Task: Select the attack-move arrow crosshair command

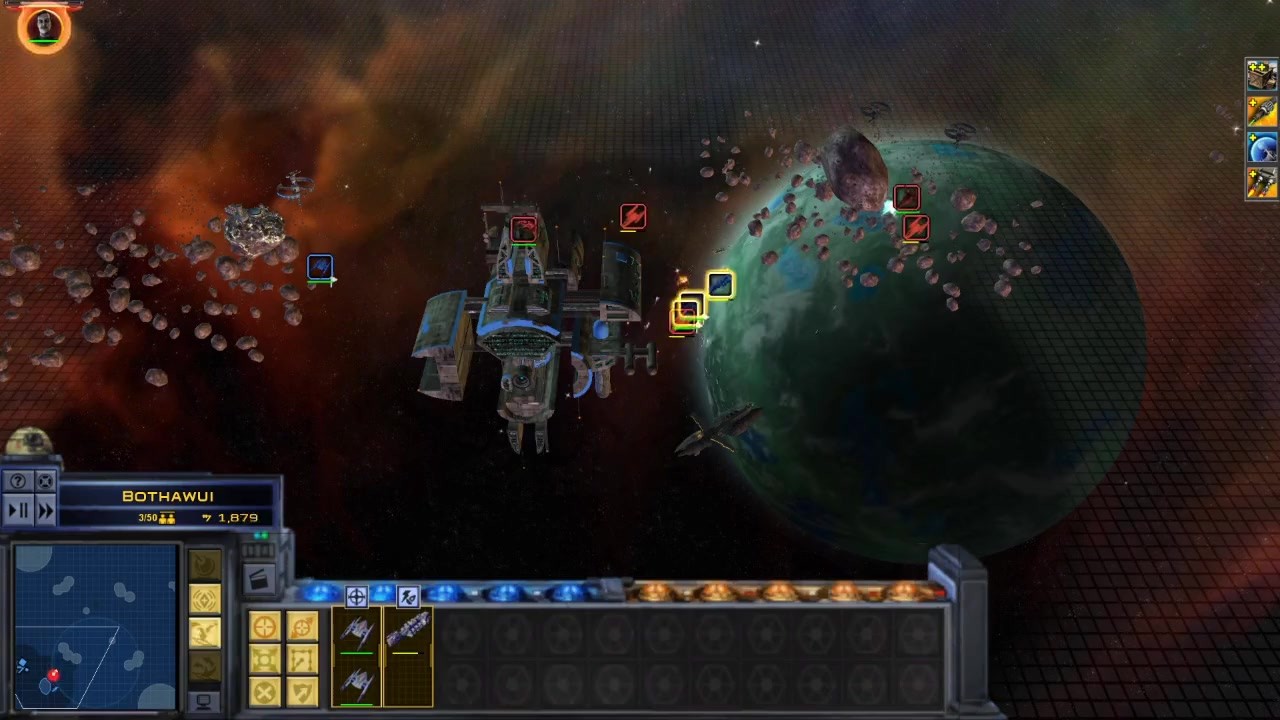Action: tap(302, 627)
